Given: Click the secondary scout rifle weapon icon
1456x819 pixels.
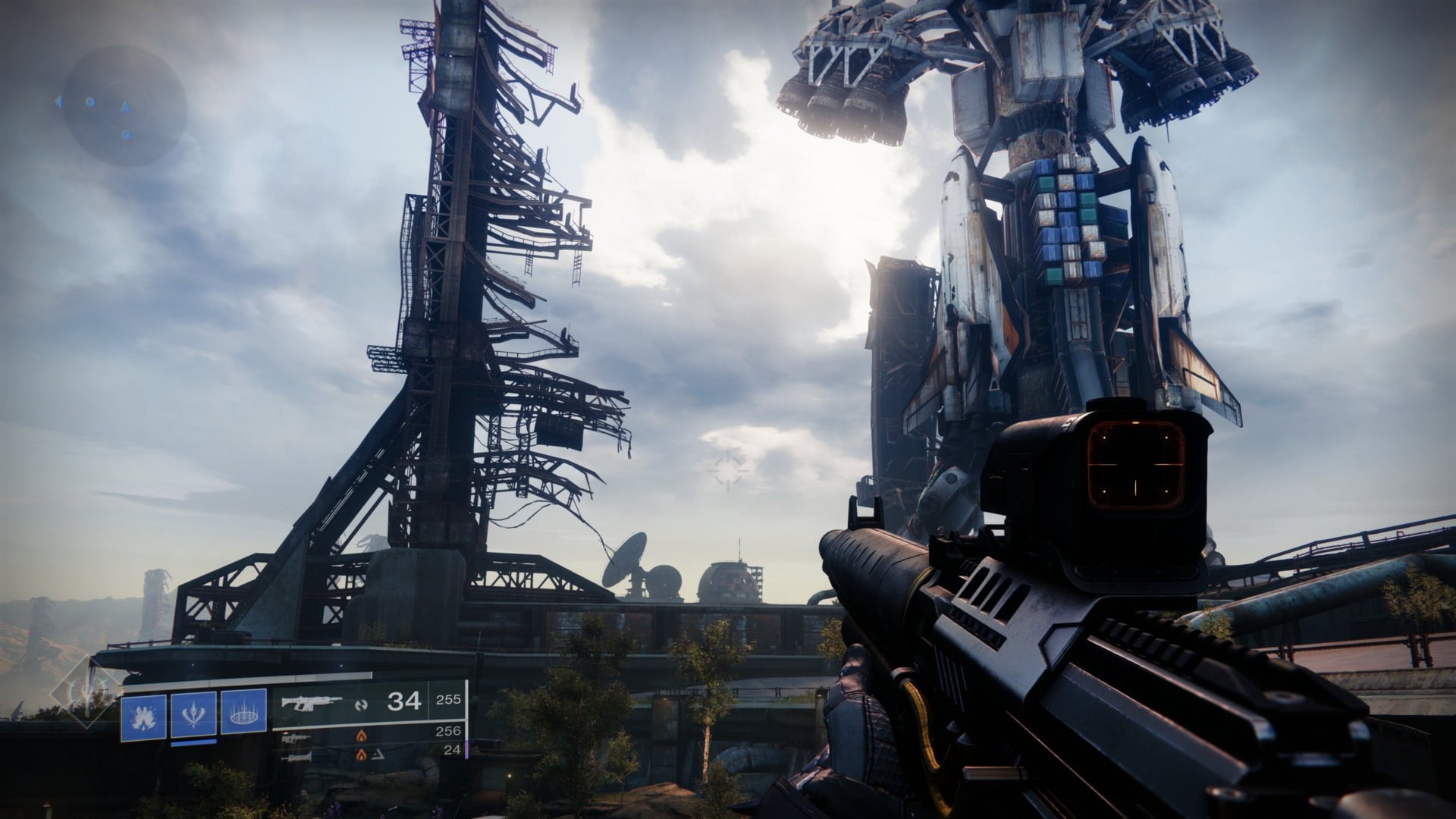Looking at the screenshot, I should click(296, 738).
